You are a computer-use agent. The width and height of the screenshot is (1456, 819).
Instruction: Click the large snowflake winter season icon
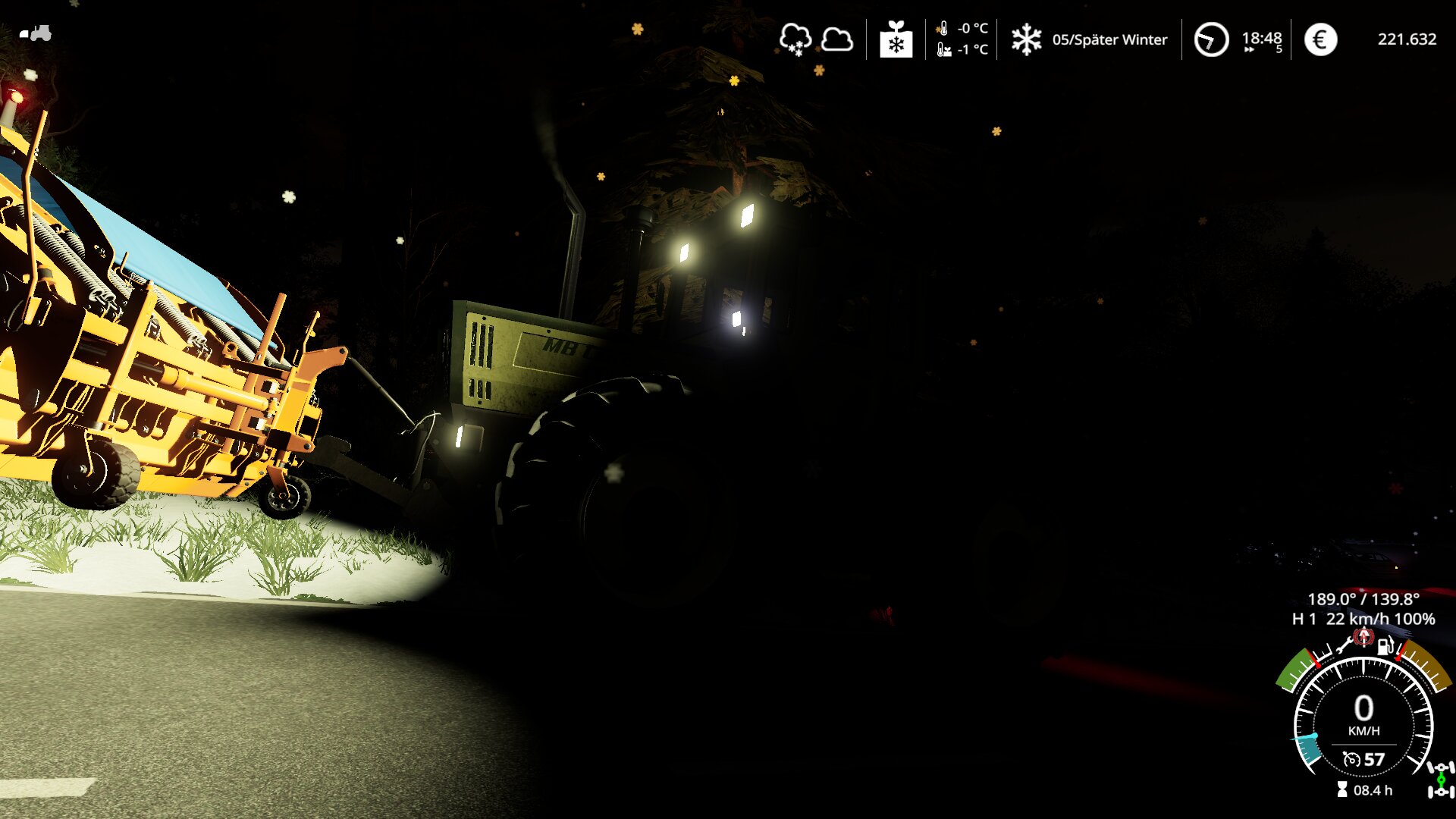[x=1026, y=39]
